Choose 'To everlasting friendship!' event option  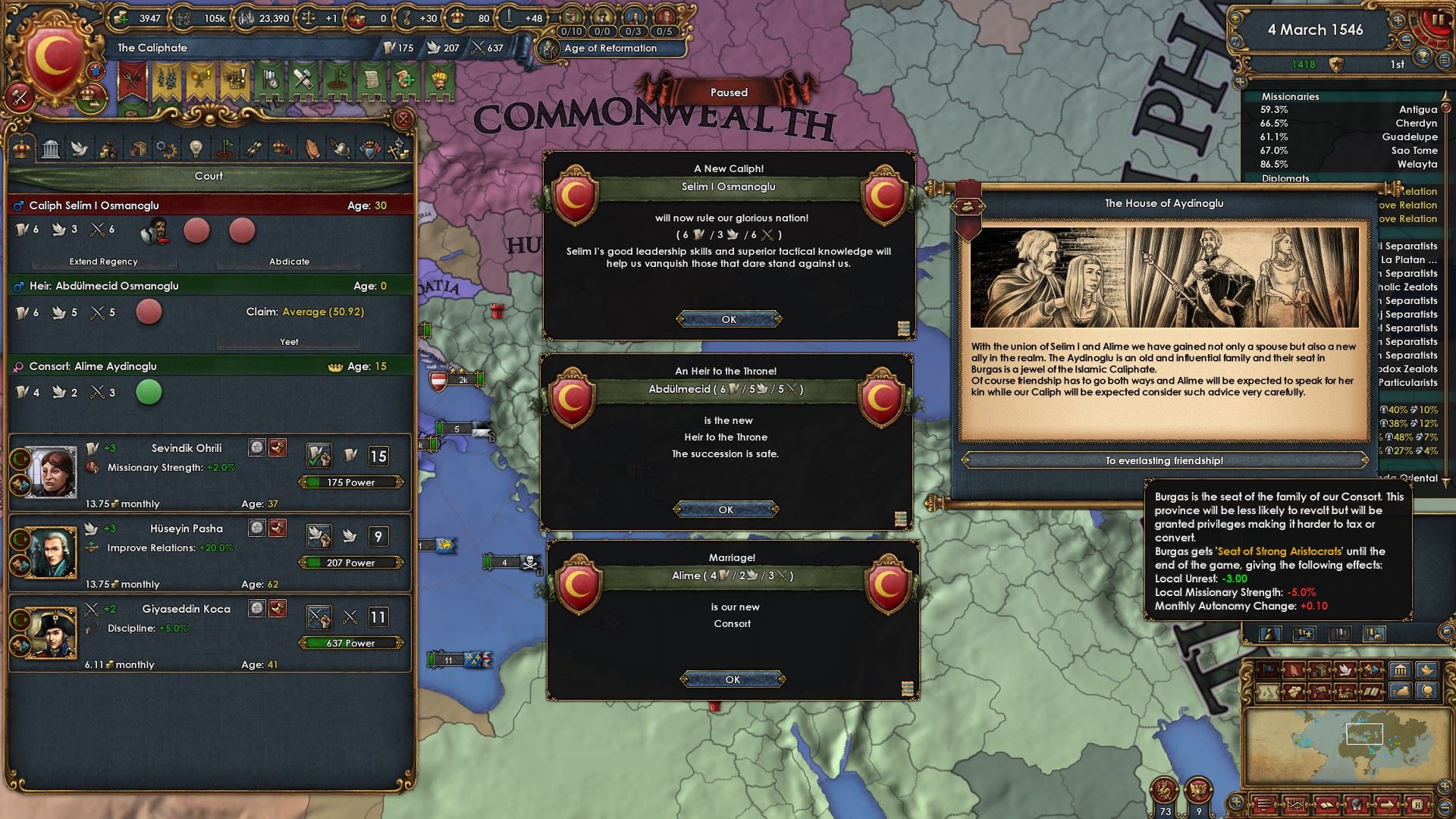tap(1164, 460)
